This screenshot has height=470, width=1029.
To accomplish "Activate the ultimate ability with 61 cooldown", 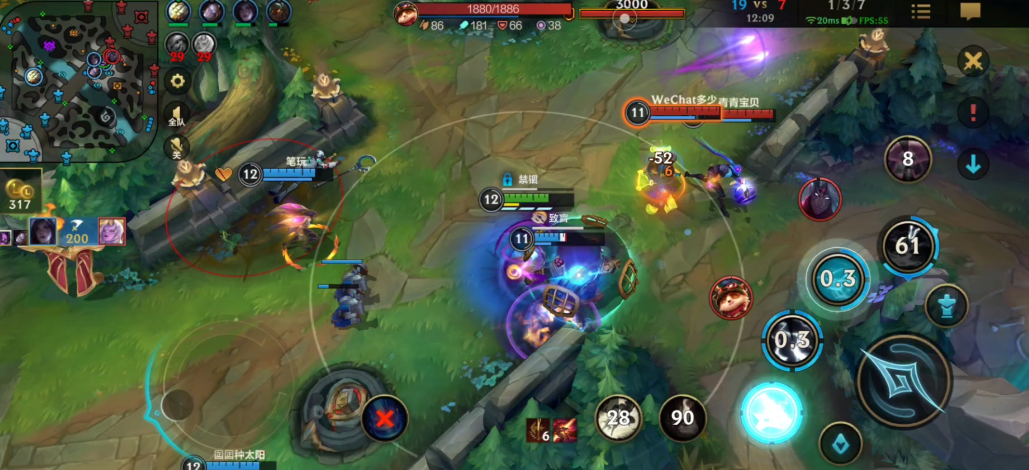I will (x=907, y=245).
